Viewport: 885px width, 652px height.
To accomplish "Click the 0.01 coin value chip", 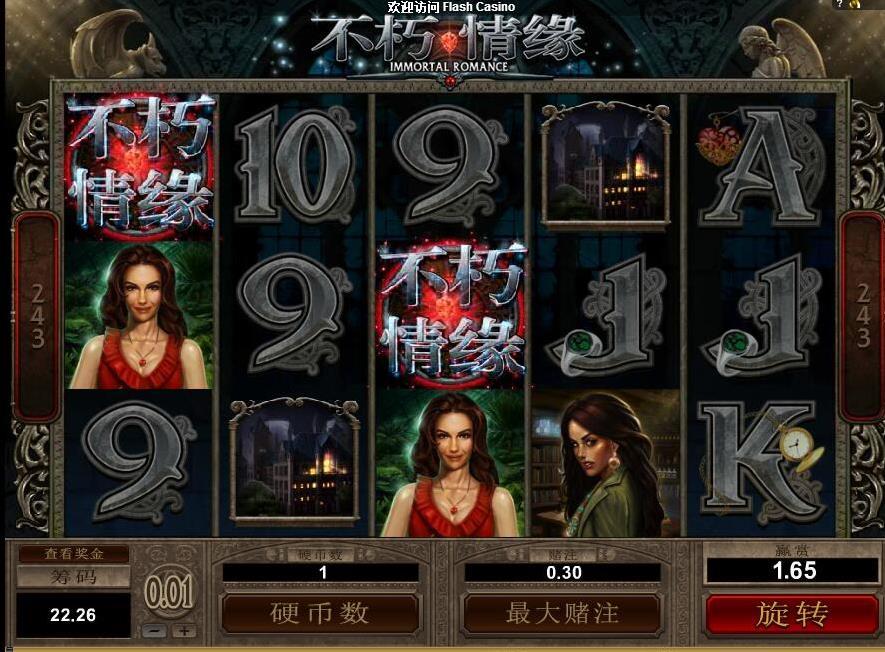I will [x=169, y=594].
